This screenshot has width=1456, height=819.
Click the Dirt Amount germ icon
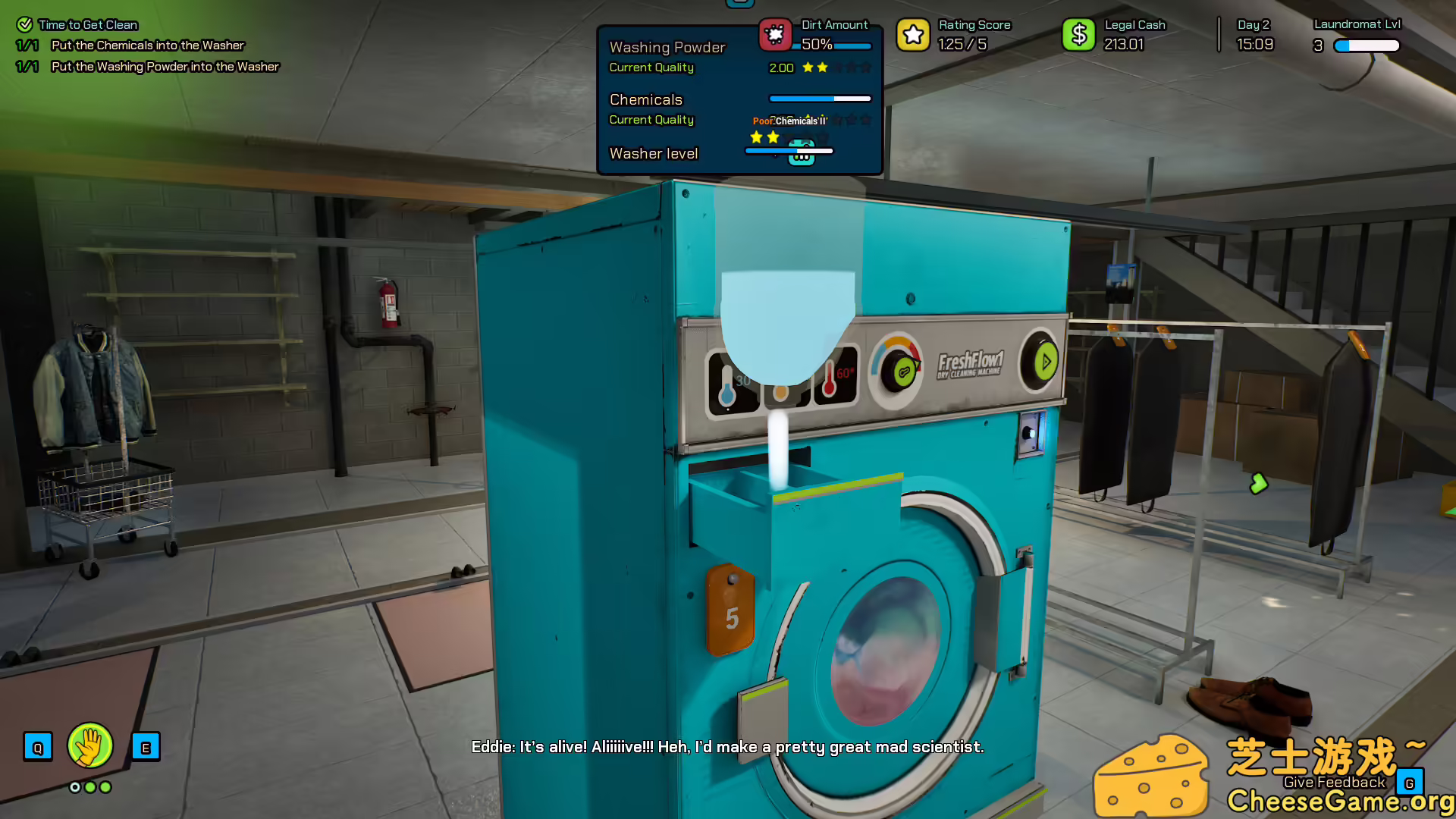click(776, 34)
